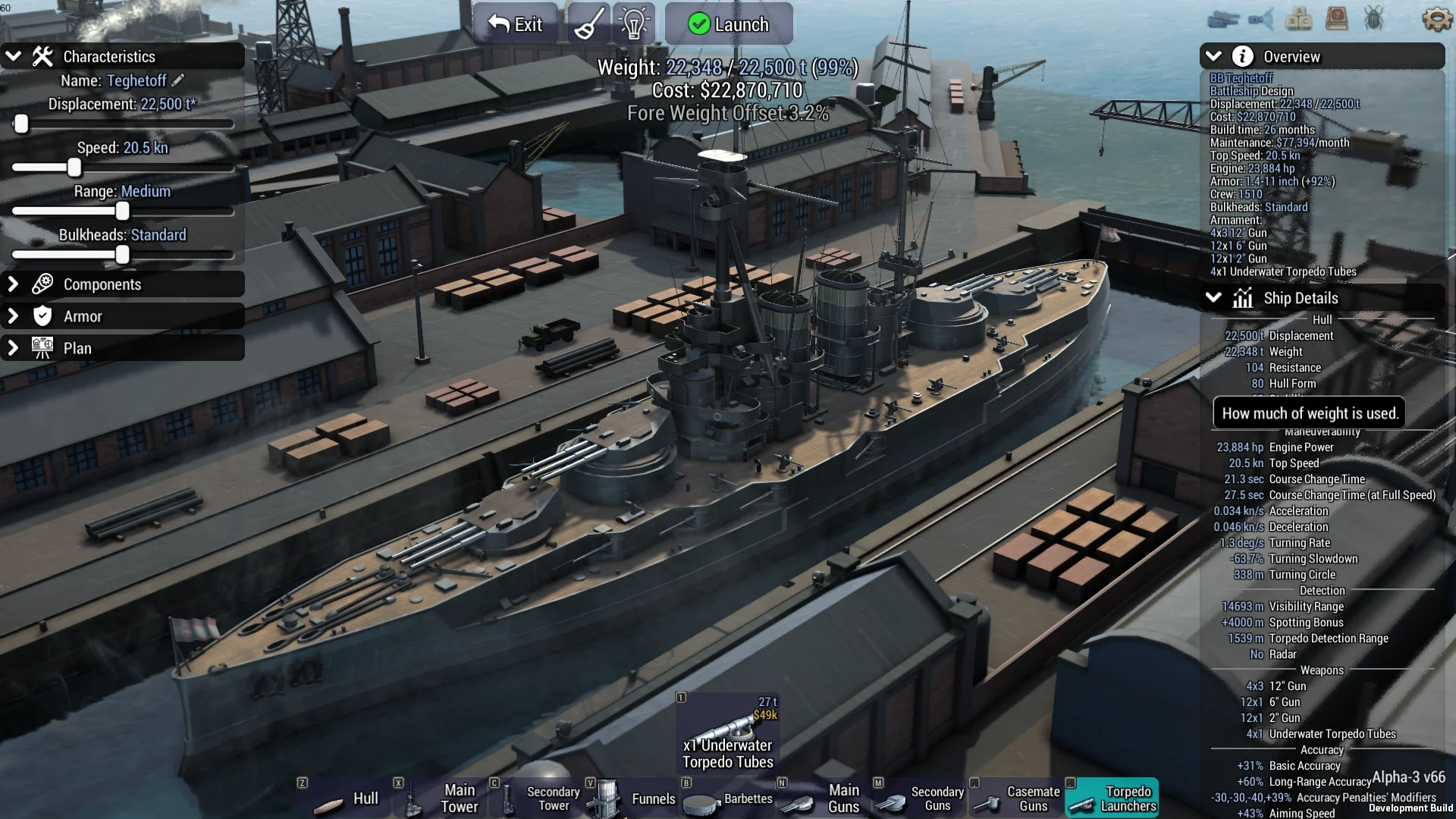Open the bug report beetle icon

(x=1373, y=19)
